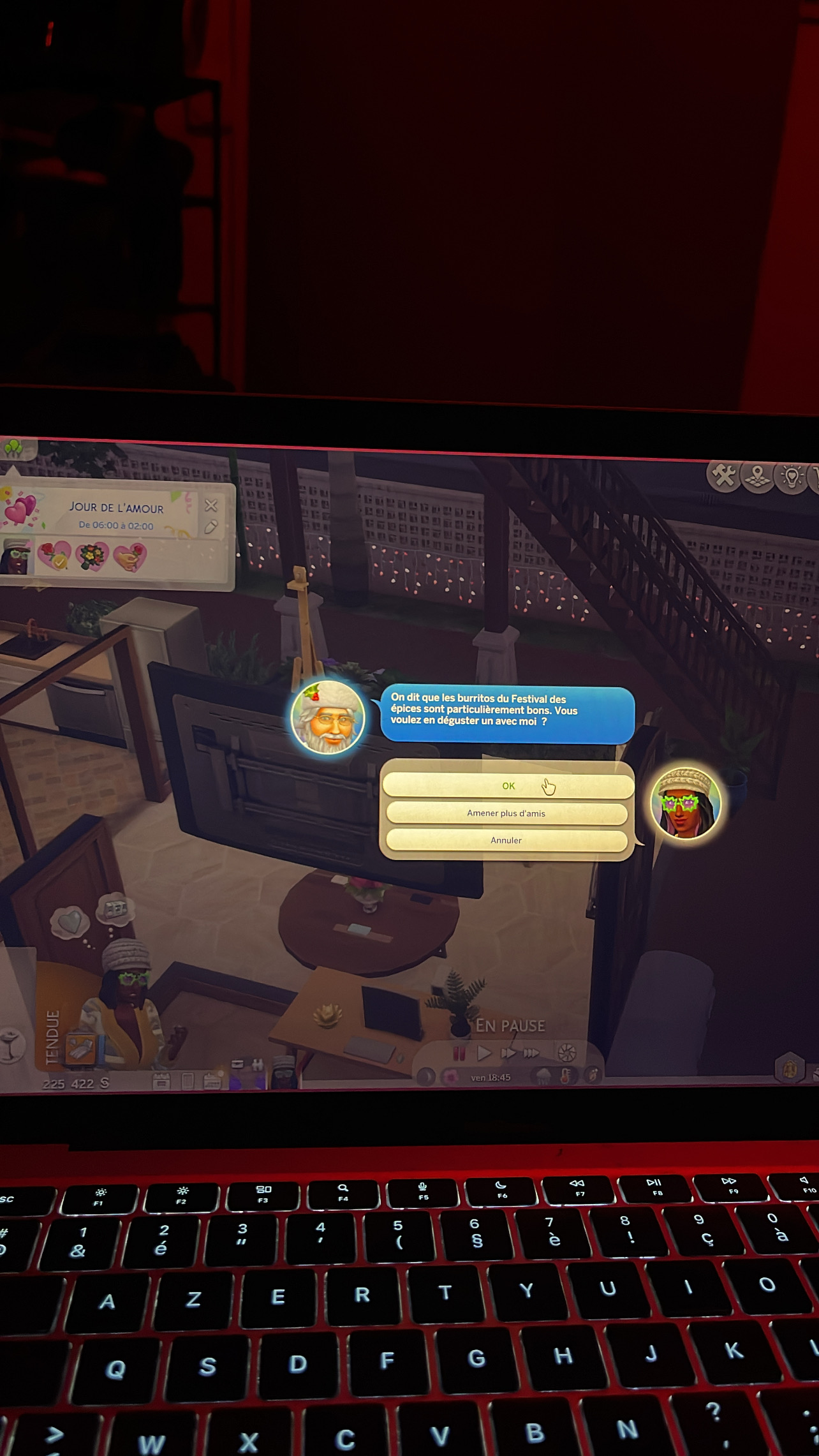Viewport: 819px width, 1456px height.
Task: Open the camera shutter icon next to speed controls
Action: point(566,1053)
